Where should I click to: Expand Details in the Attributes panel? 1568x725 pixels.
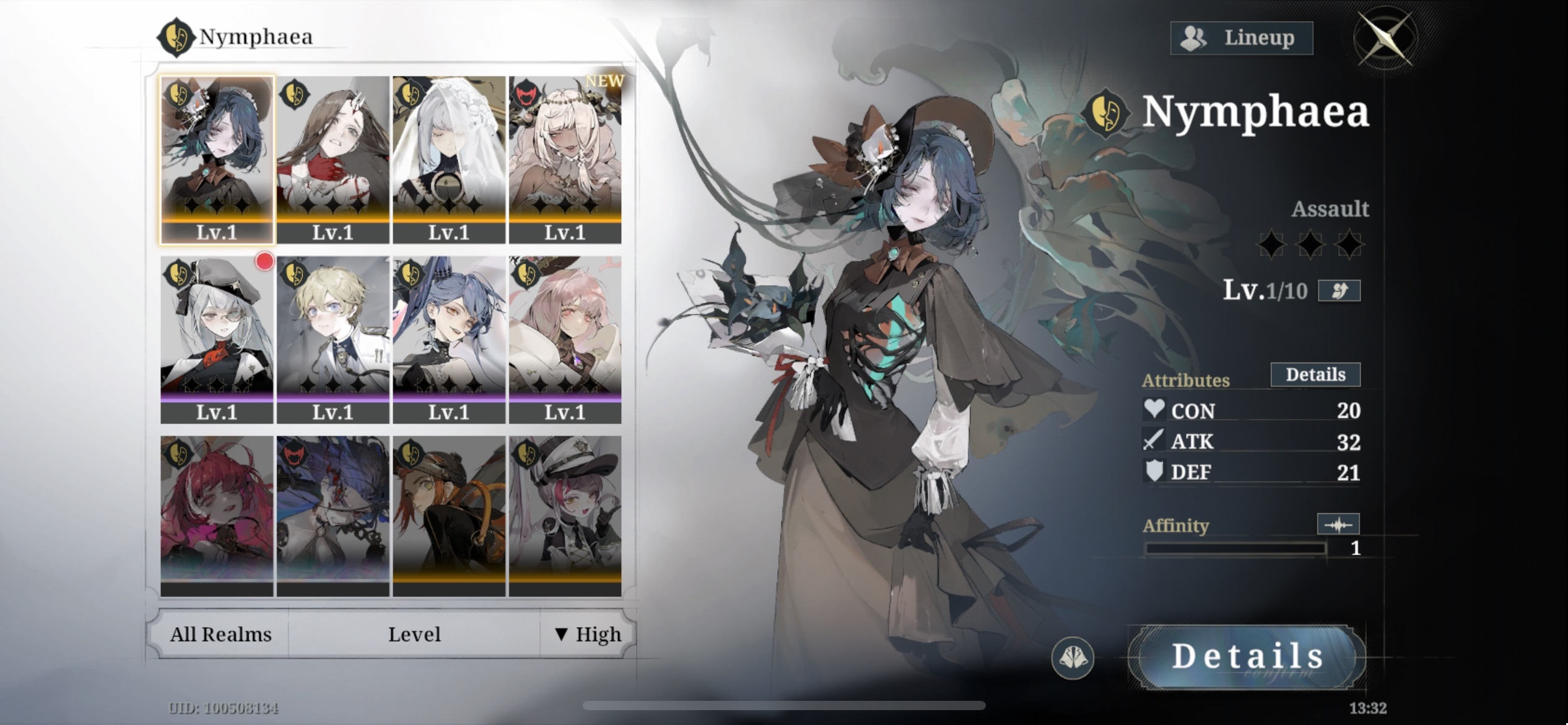(x=1315, y=374)
